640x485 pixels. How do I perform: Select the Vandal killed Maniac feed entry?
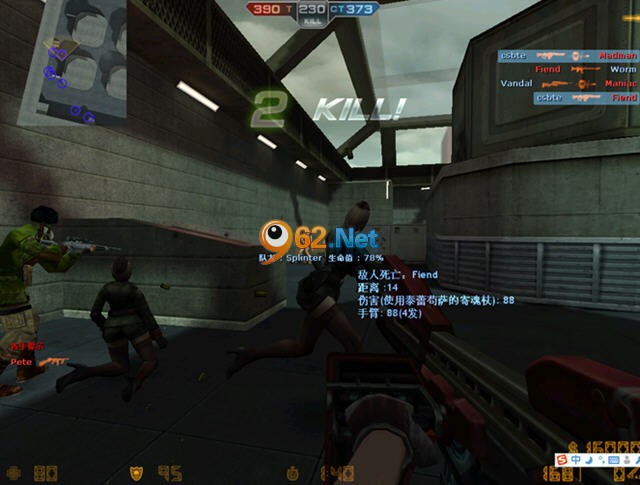point(568,84)
